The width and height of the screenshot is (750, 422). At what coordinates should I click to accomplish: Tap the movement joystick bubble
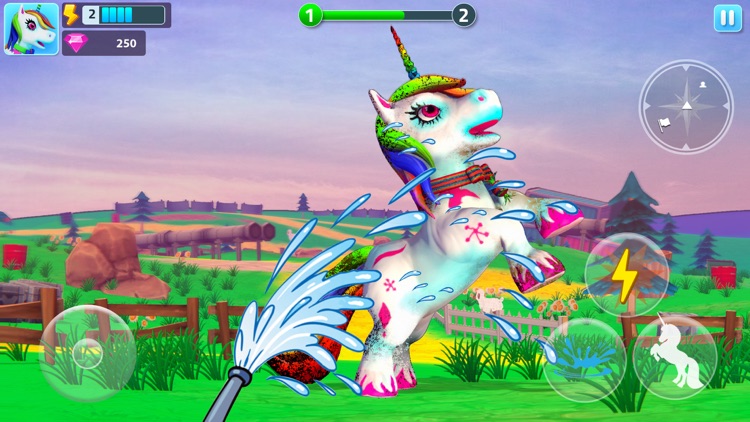click(x=87, y=353)
